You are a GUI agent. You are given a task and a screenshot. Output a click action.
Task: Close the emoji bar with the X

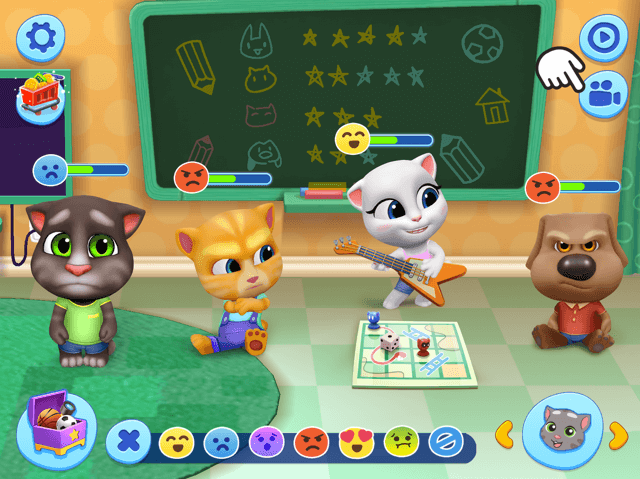pos(128,441)
